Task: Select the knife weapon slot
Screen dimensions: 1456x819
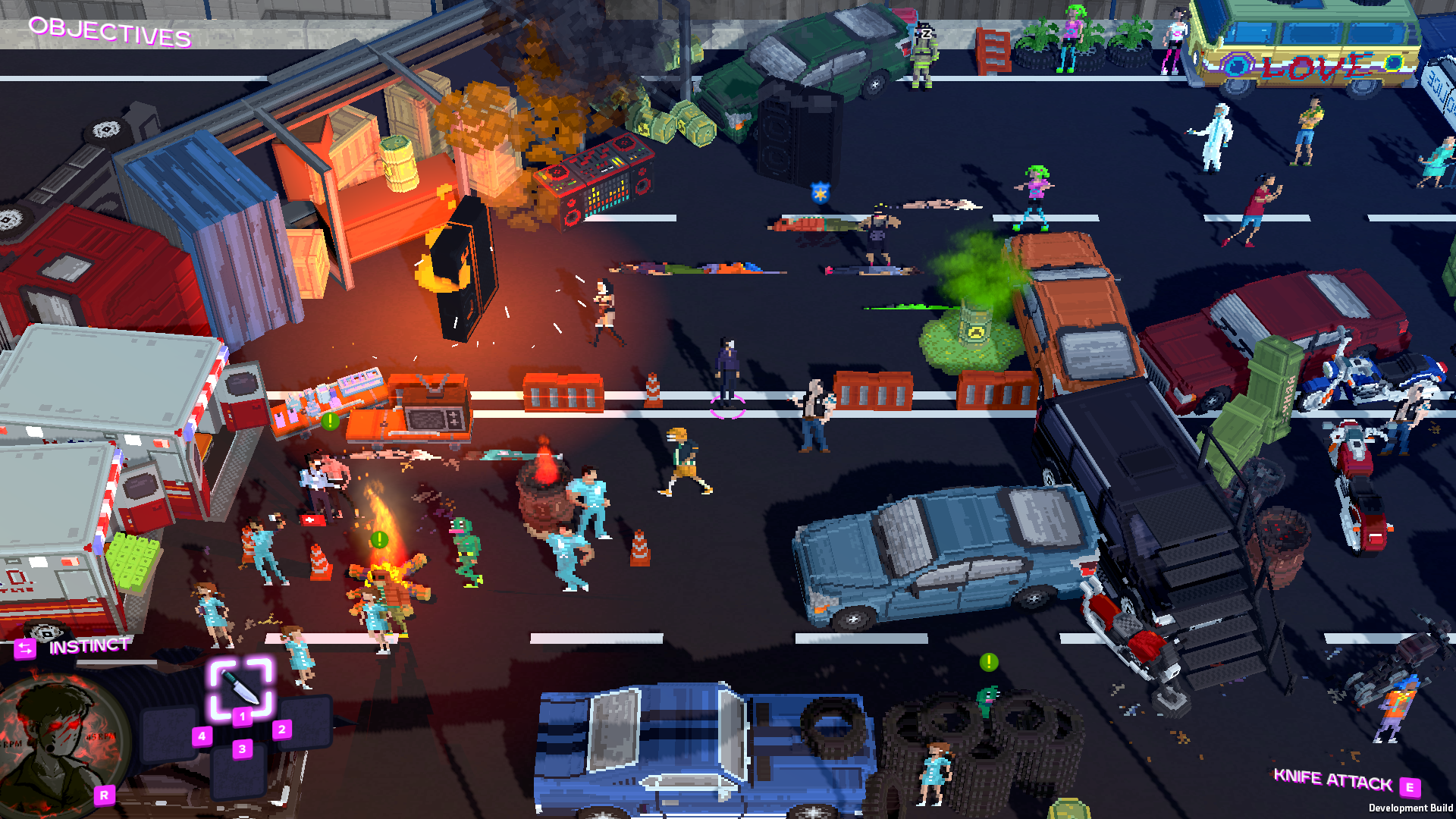Action: point(241,687)
